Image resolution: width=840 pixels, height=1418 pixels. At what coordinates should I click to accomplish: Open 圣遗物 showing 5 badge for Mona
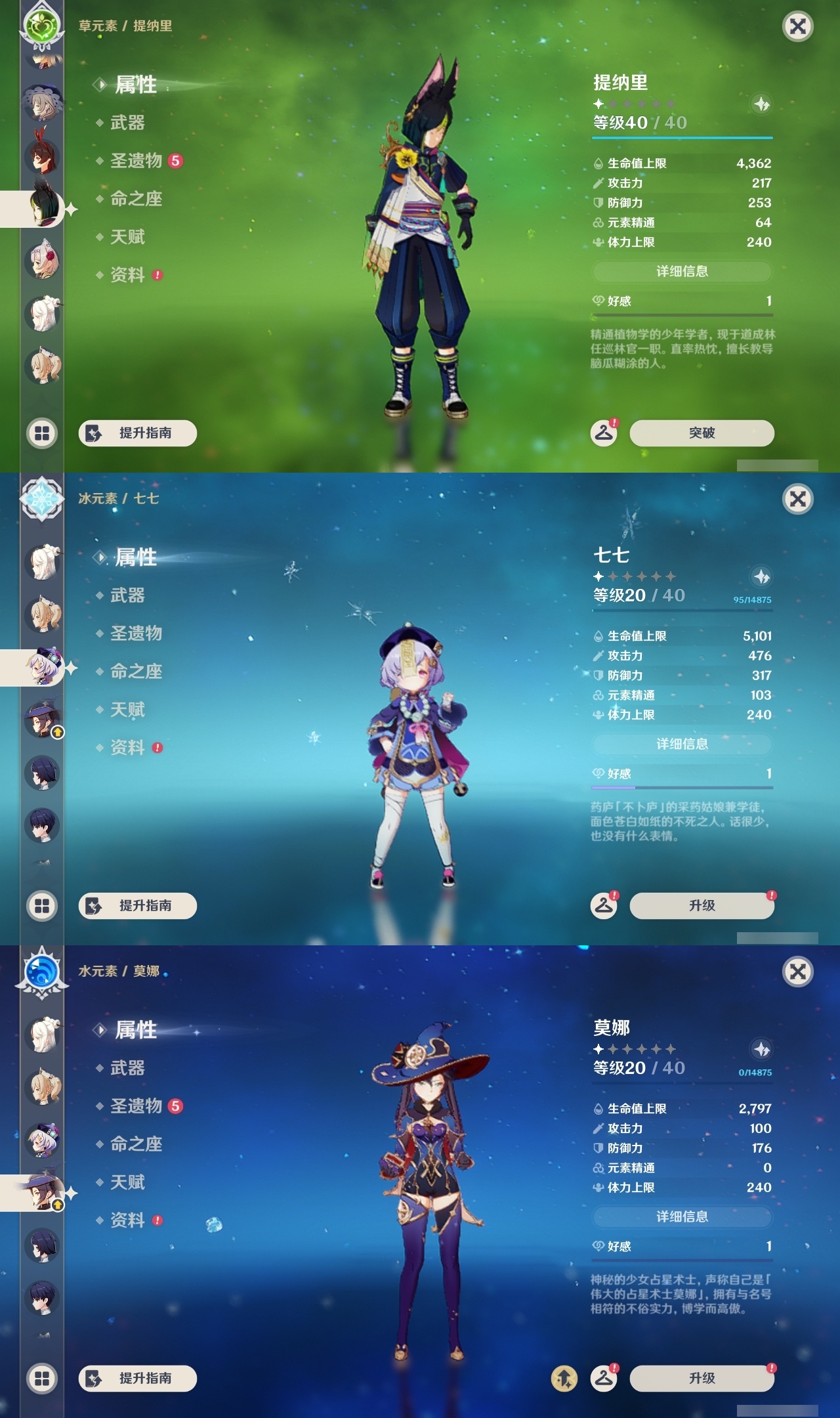pyautogui.click(x=136, y=1107)
